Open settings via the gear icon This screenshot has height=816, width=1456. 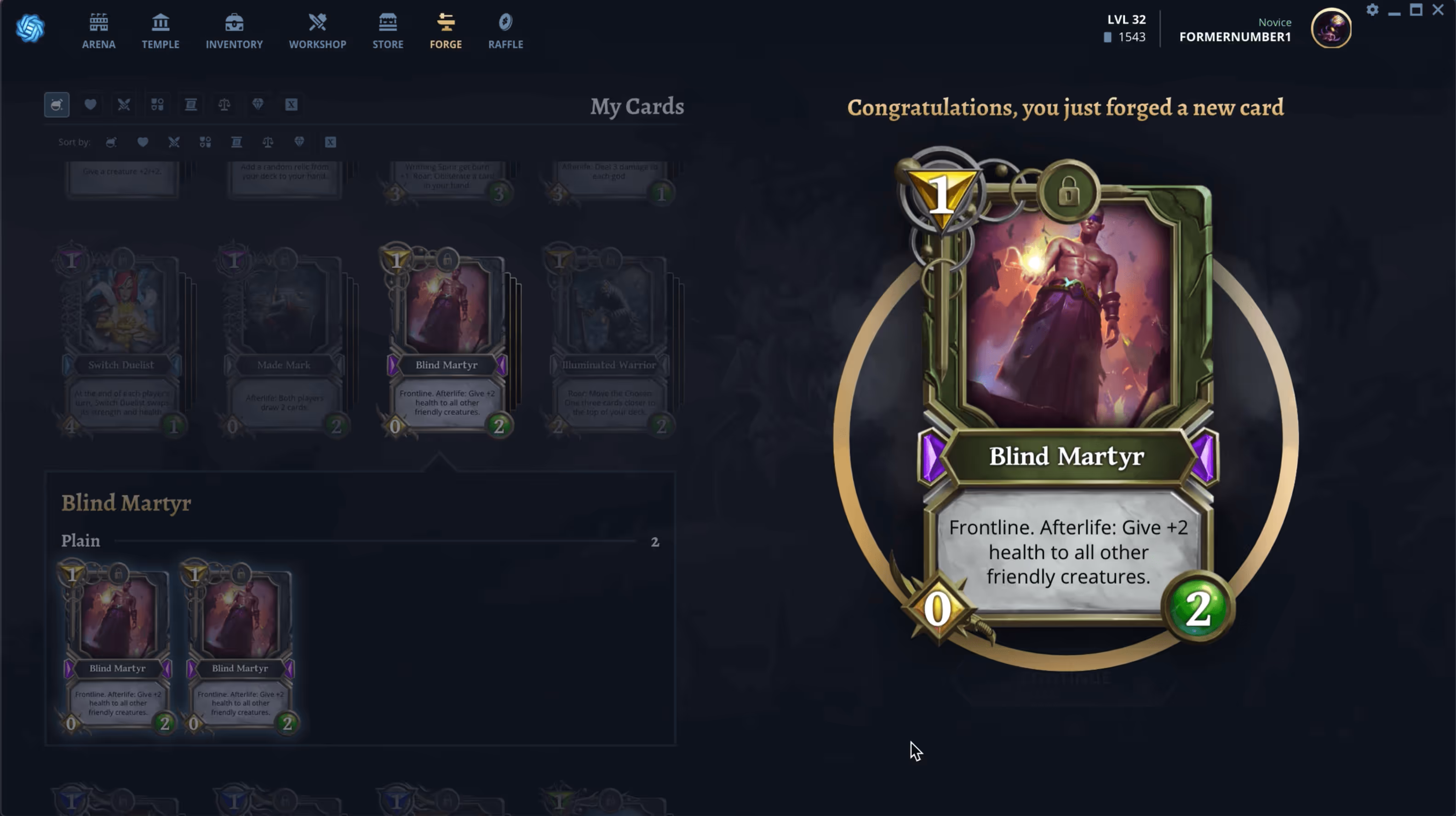coord(1372,10)
